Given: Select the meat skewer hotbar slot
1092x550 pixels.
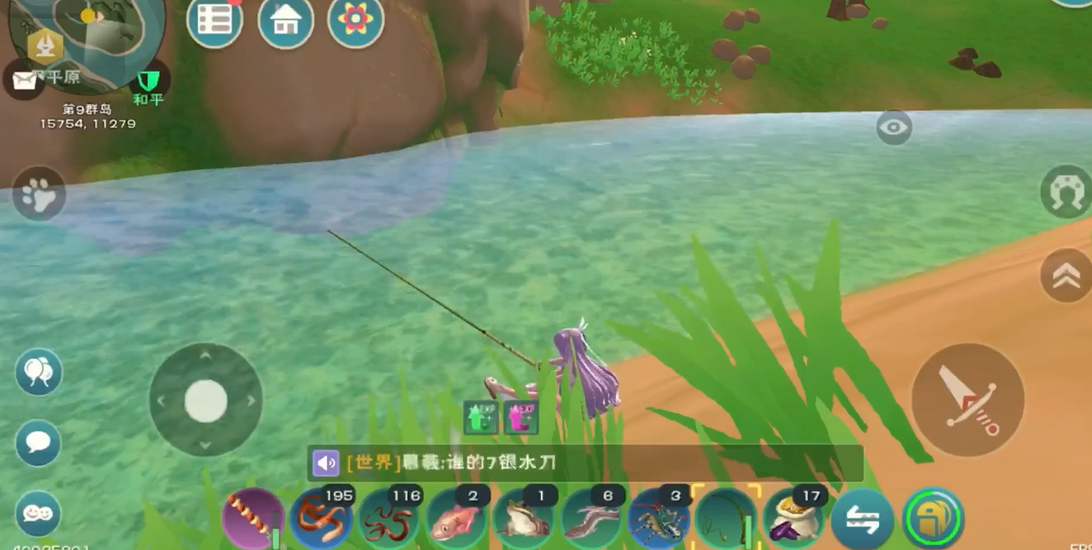Looking at the screenshot, I should [253, 519].
